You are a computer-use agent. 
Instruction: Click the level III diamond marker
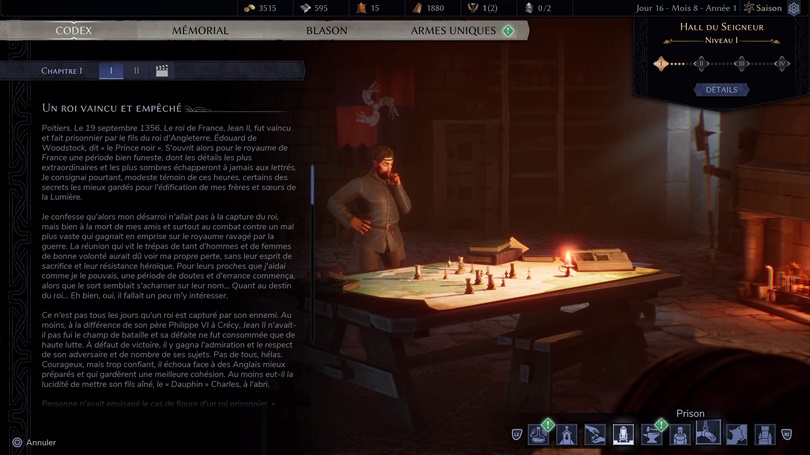pos(741,64)
